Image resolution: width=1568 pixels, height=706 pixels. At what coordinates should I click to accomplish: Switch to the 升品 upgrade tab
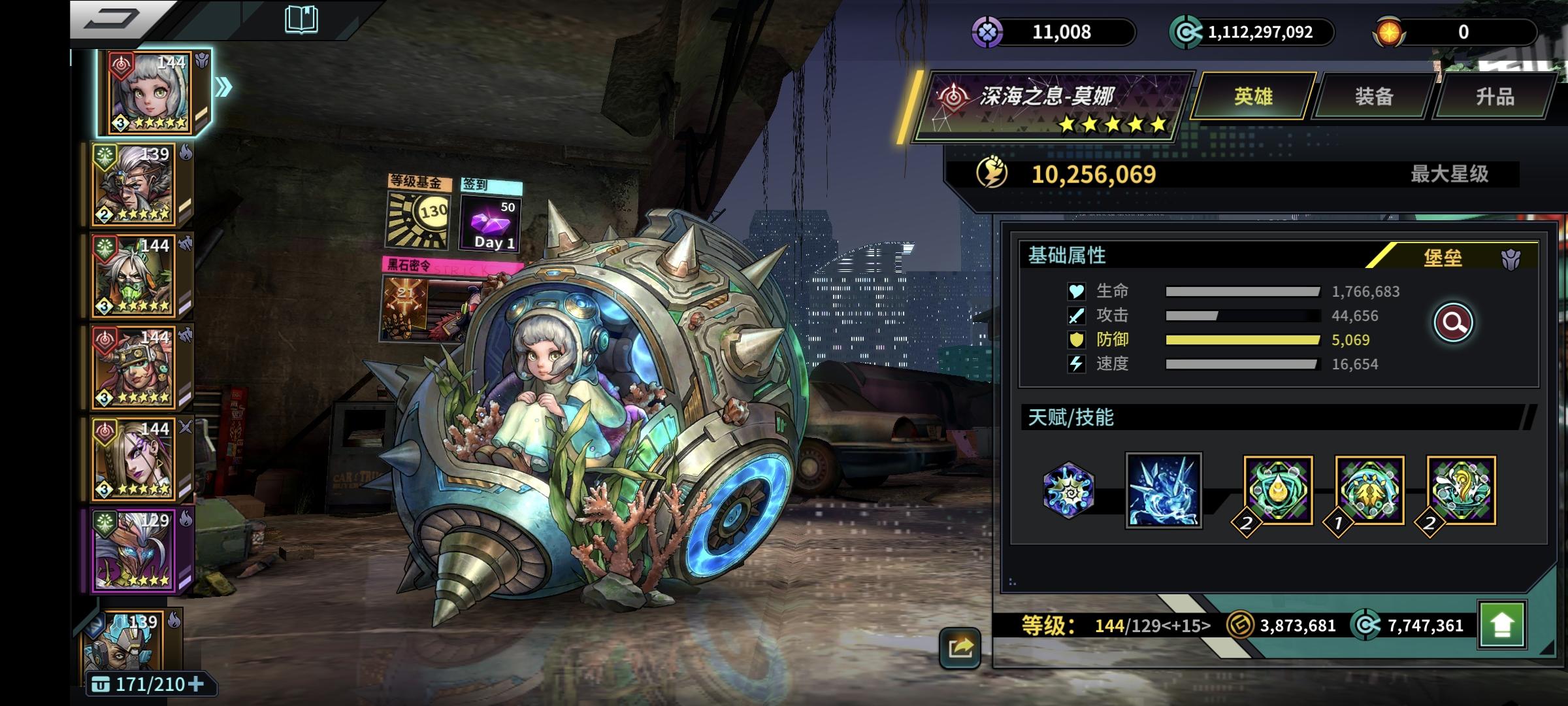(x=1495, y=97)
